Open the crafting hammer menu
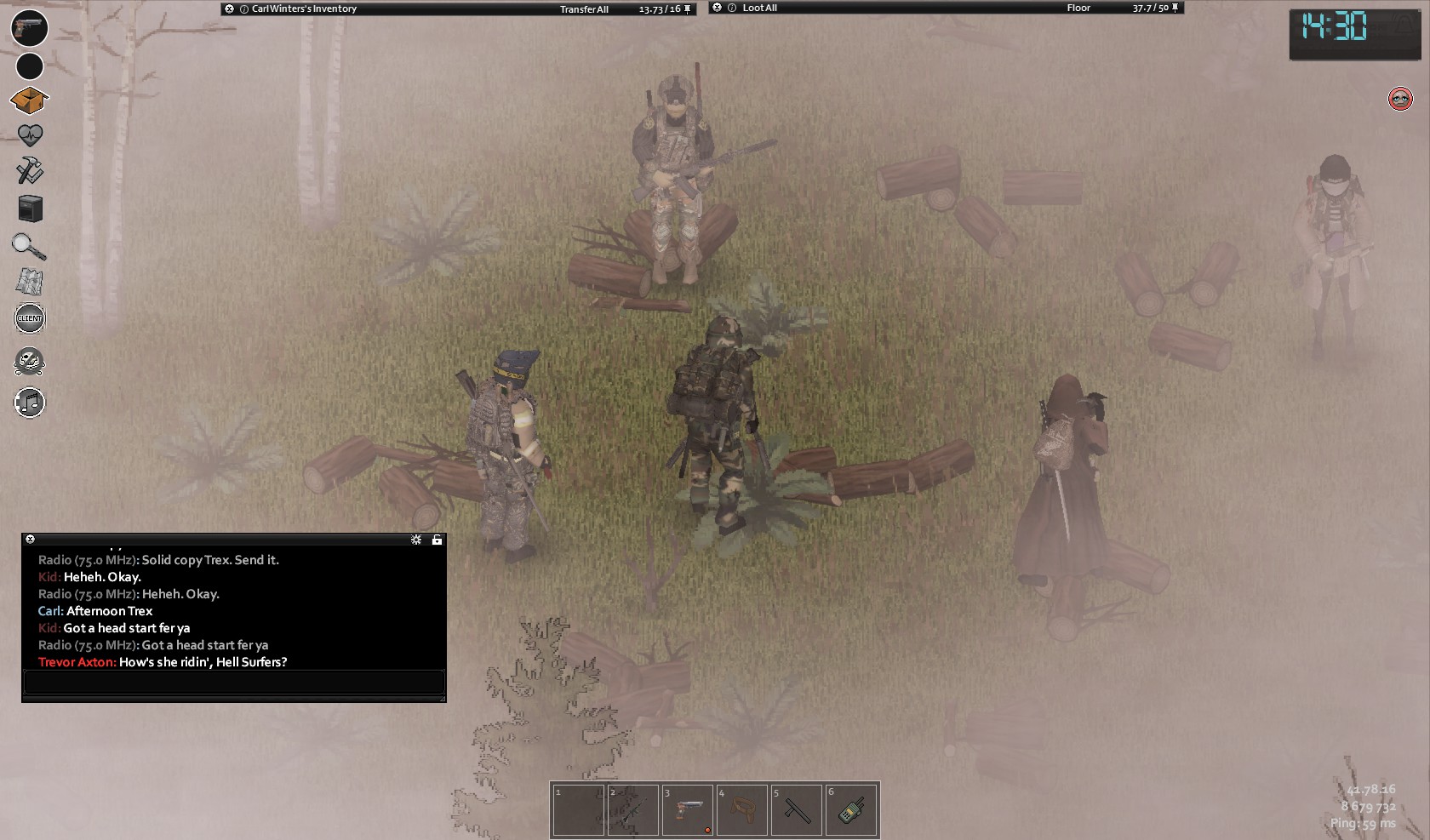Viewport: 1430px width, 840px height. click(x=30, y=171)
